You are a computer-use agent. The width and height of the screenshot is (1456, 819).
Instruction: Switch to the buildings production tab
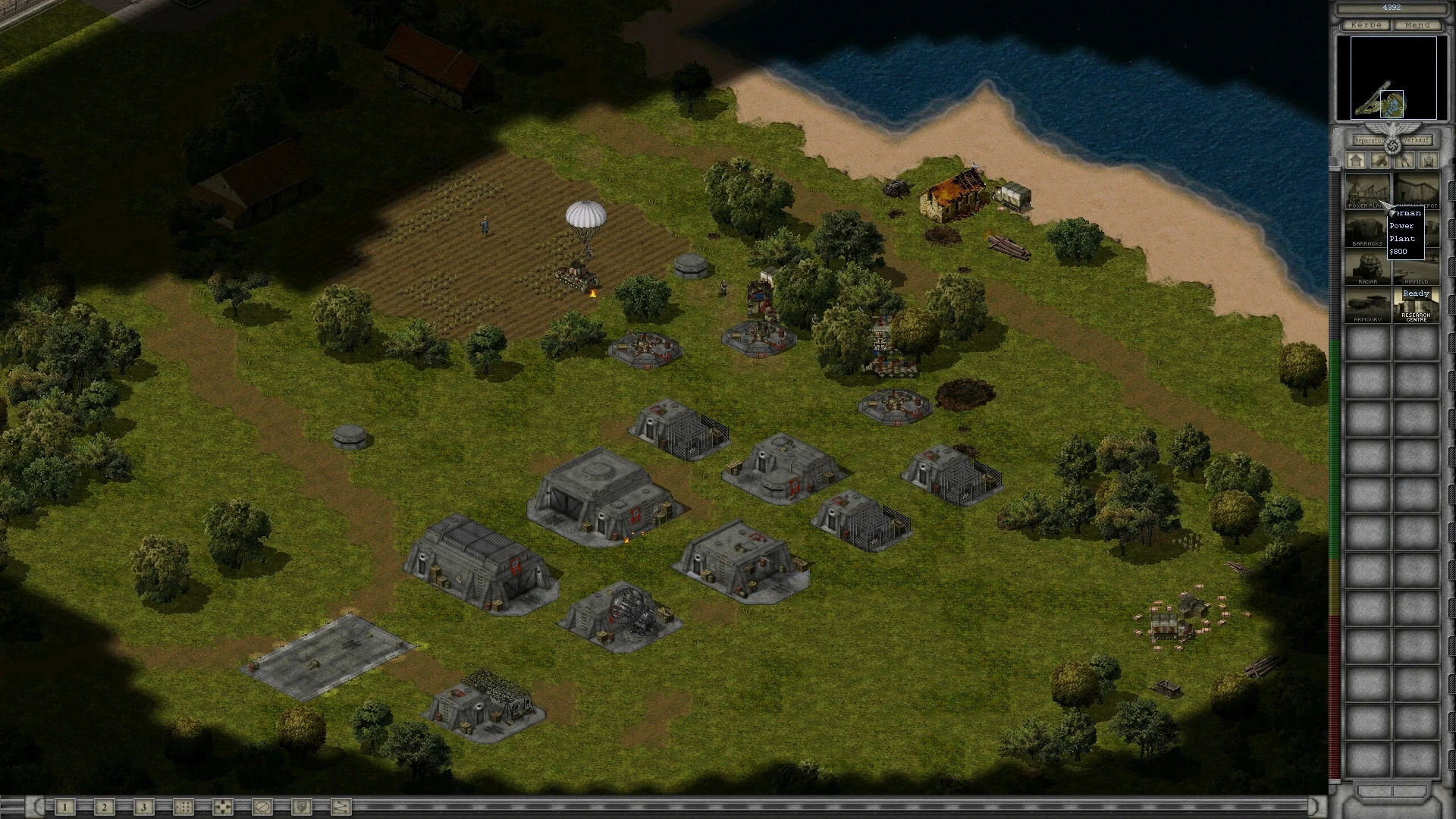[x=1357, y=161]
